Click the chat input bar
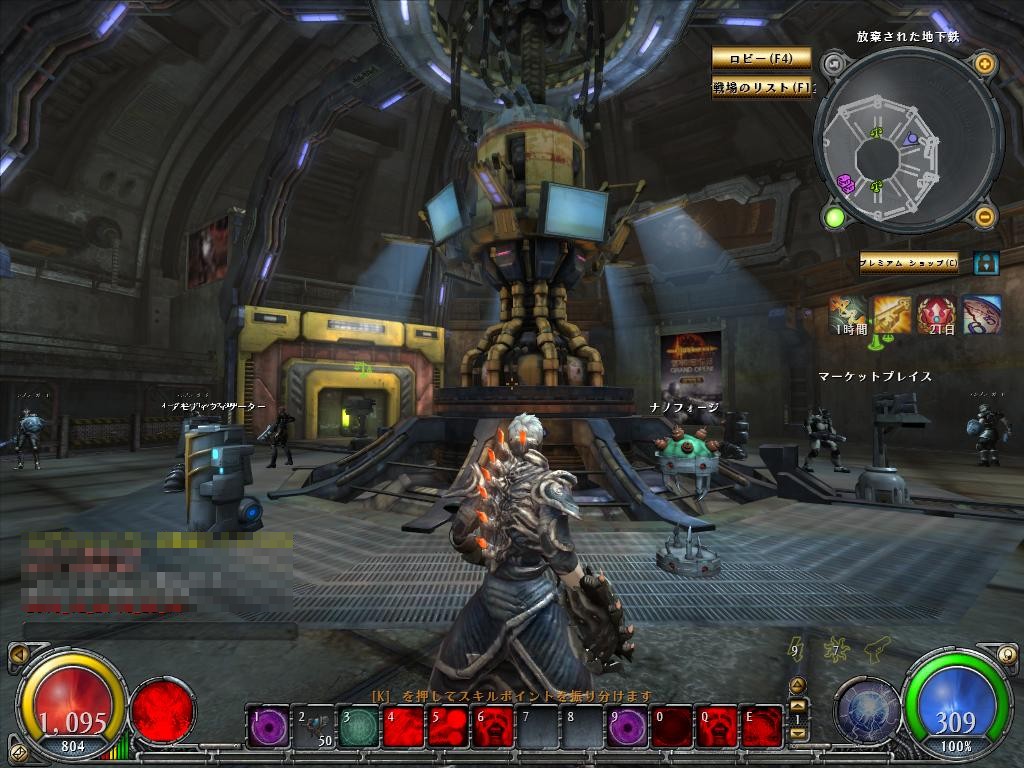This screenshot has height=768, width=1024. [x=160, y=631]
